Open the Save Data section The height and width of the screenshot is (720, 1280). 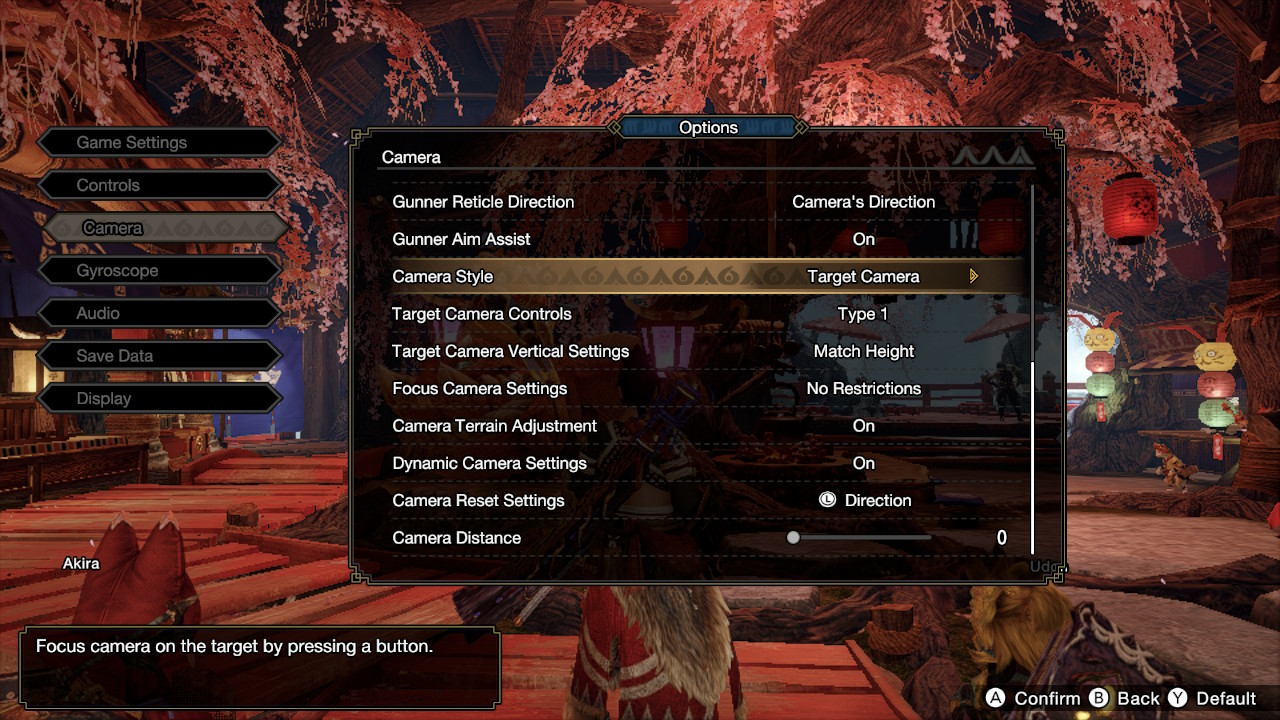tap(158, 356)
